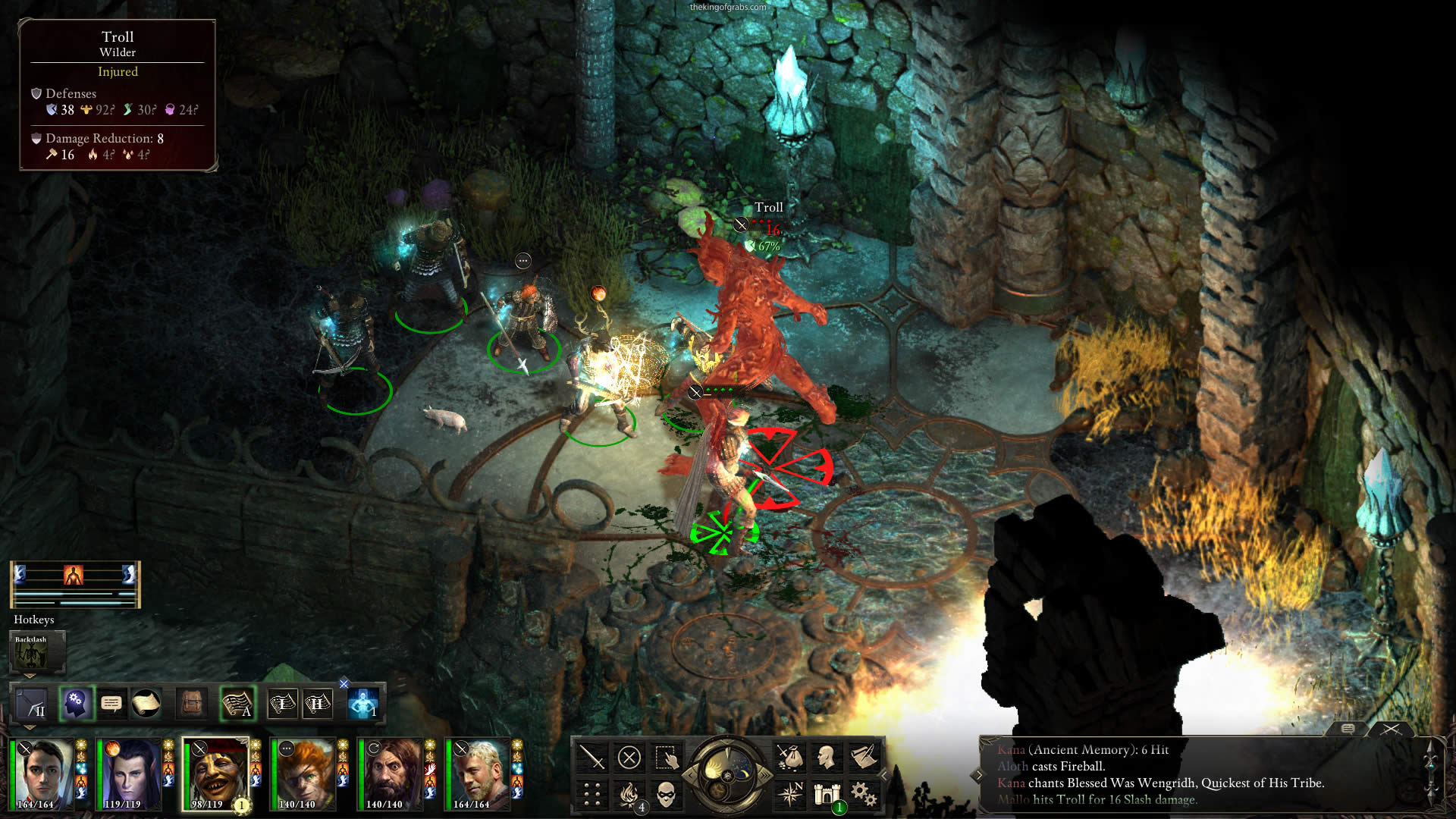Select the blond bearded party member portrait
Image resolution: width=1456 pixels, height=819 pixels.
pos(478,773)
